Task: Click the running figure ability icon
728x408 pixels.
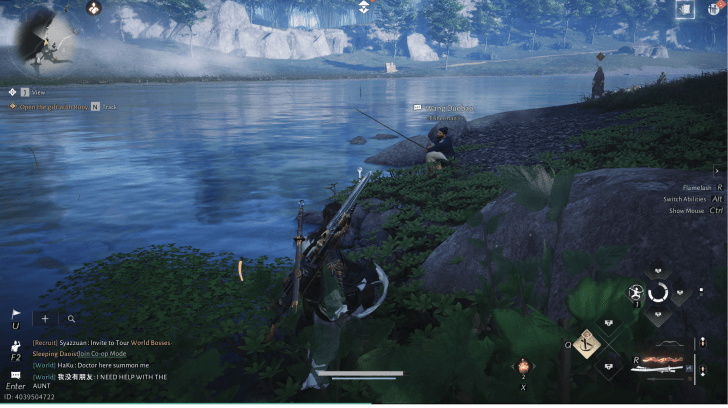Action: coord(635,294)
